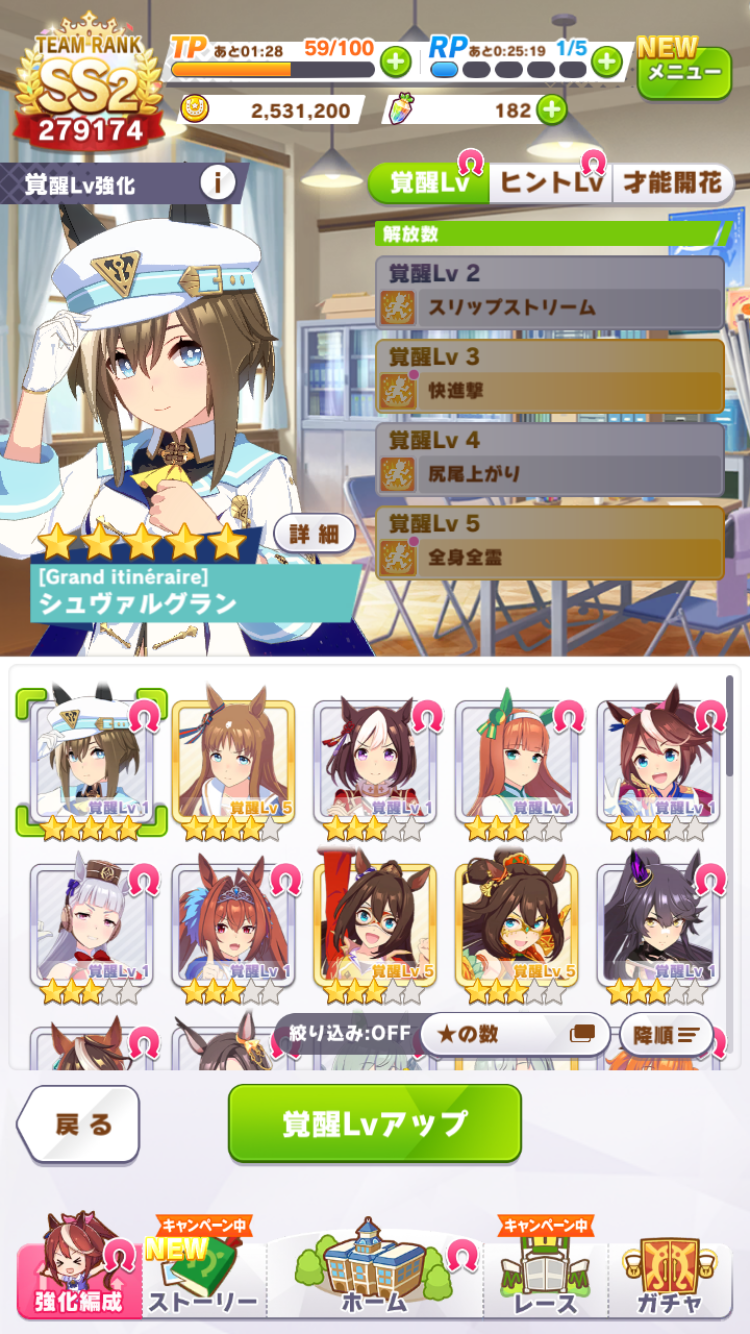The height and width of the screenshot is (1334, 750).
Task: Open the 絞り込み filter
Action: 343,1033
